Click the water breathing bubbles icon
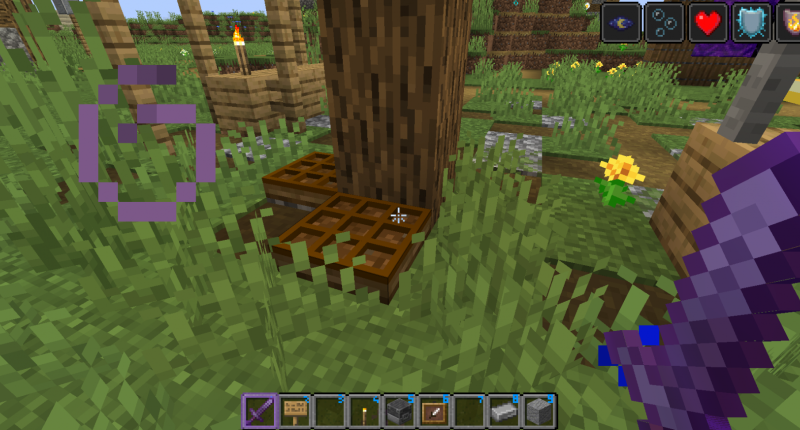 coord(664,22)
